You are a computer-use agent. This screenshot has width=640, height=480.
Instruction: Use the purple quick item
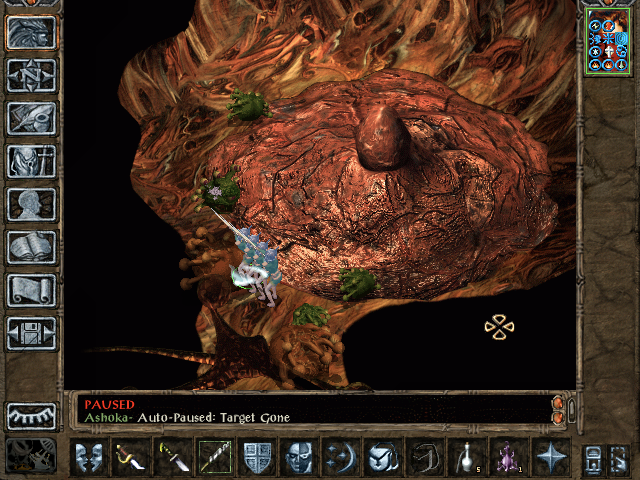point(510,457)
